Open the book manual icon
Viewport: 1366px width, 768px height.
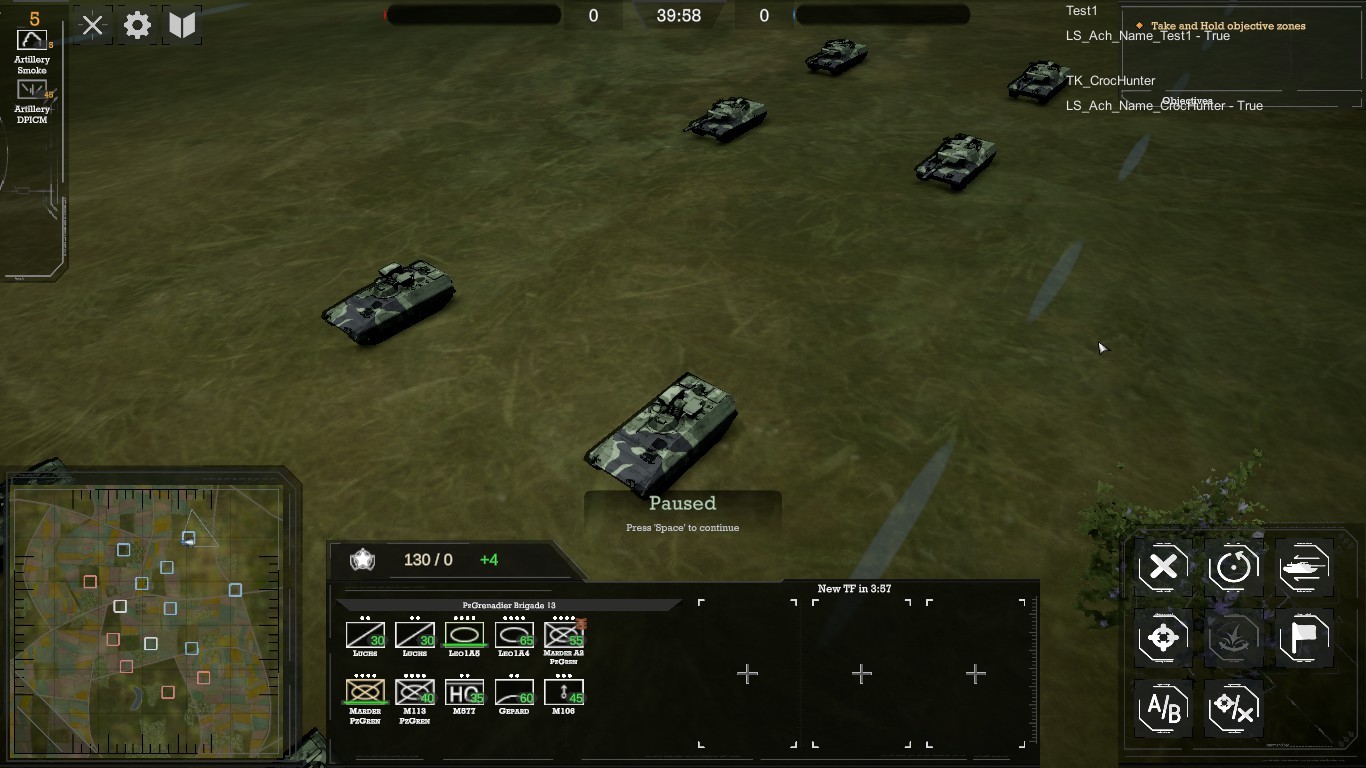(182, 26)
